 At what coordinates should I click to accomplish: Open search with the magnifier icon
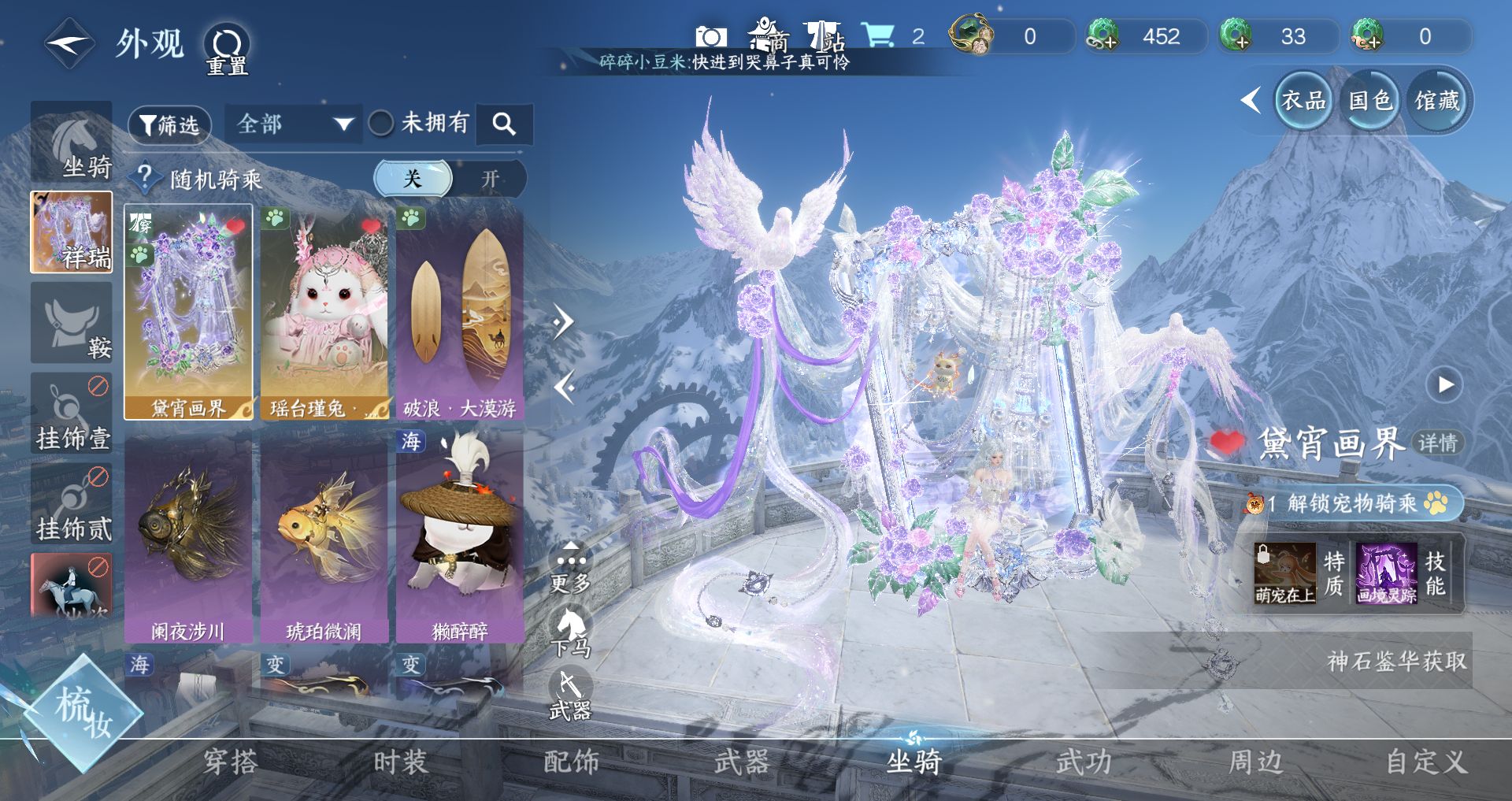pyautogui.click(x=504, y=124)
